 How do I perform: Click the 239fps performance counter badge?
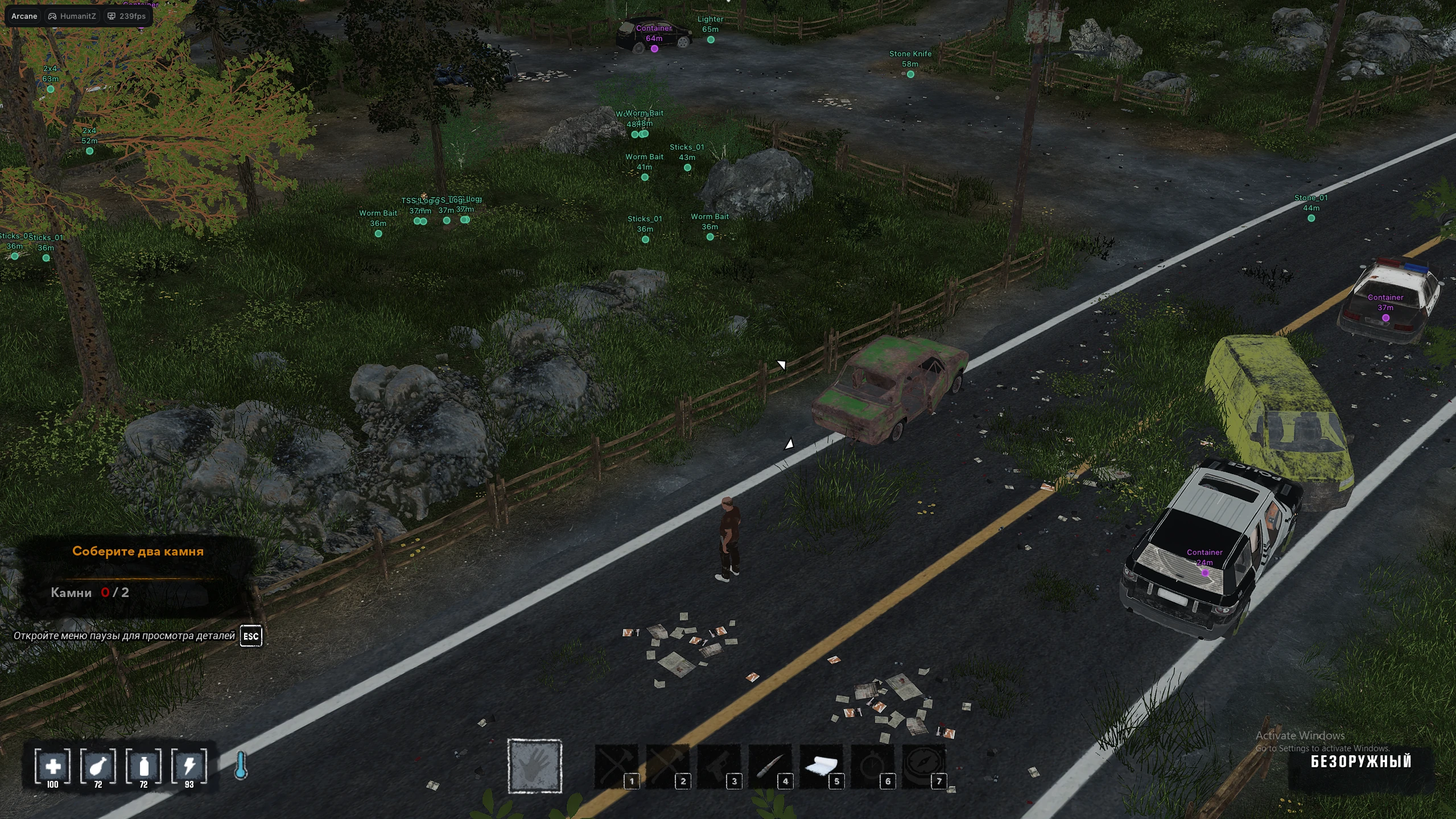[x=125, y=16]
